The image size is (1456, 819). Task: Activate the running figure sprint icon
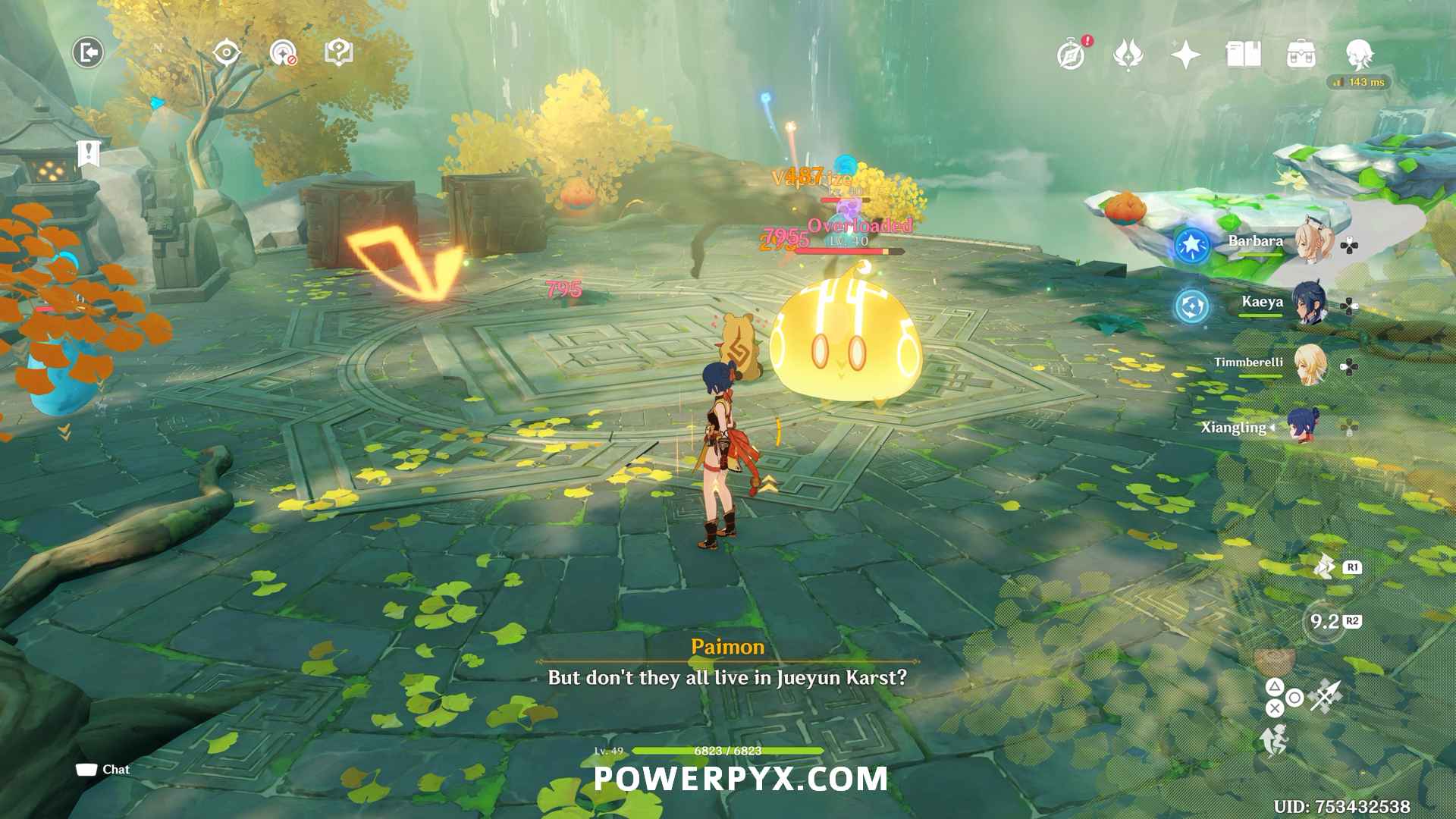[x=1275, y=740]
